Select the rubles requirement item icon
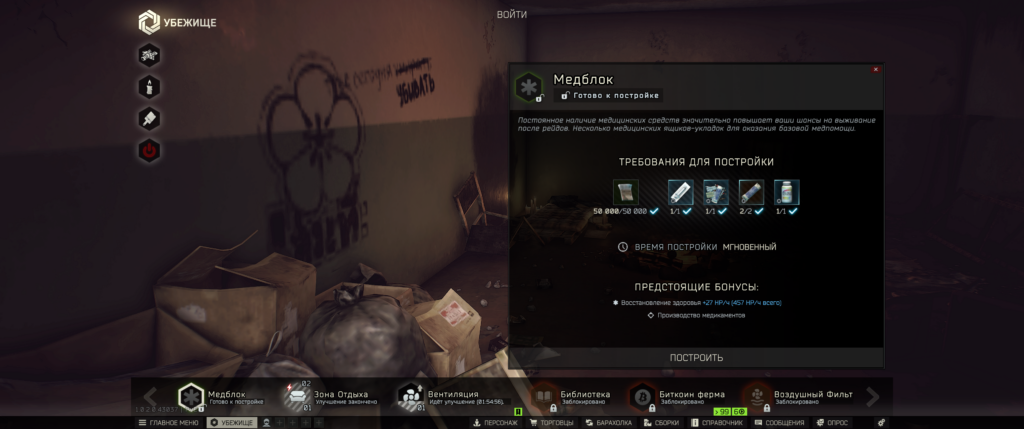The width and height of the screenshot is (1024, 429). point(625,192)
